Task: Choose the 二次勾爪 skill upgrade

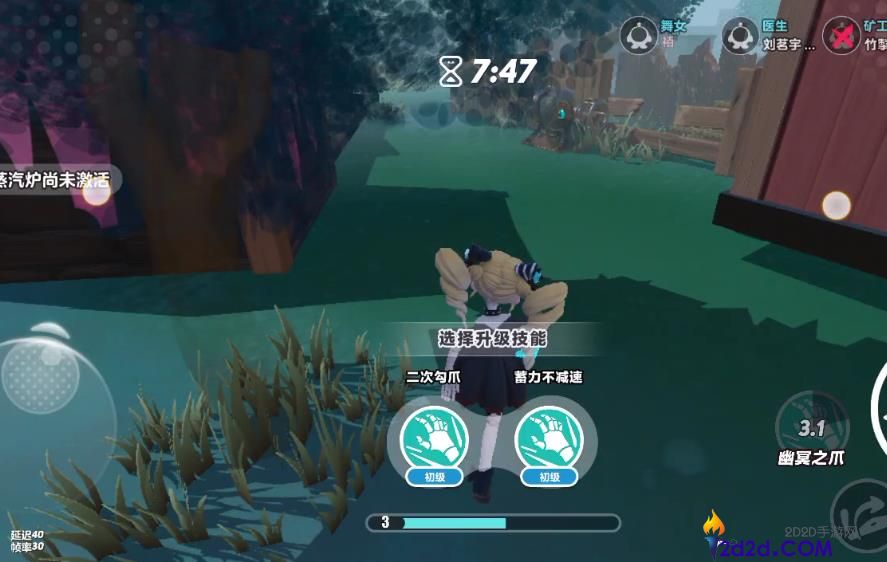Action: coord(435,438)
